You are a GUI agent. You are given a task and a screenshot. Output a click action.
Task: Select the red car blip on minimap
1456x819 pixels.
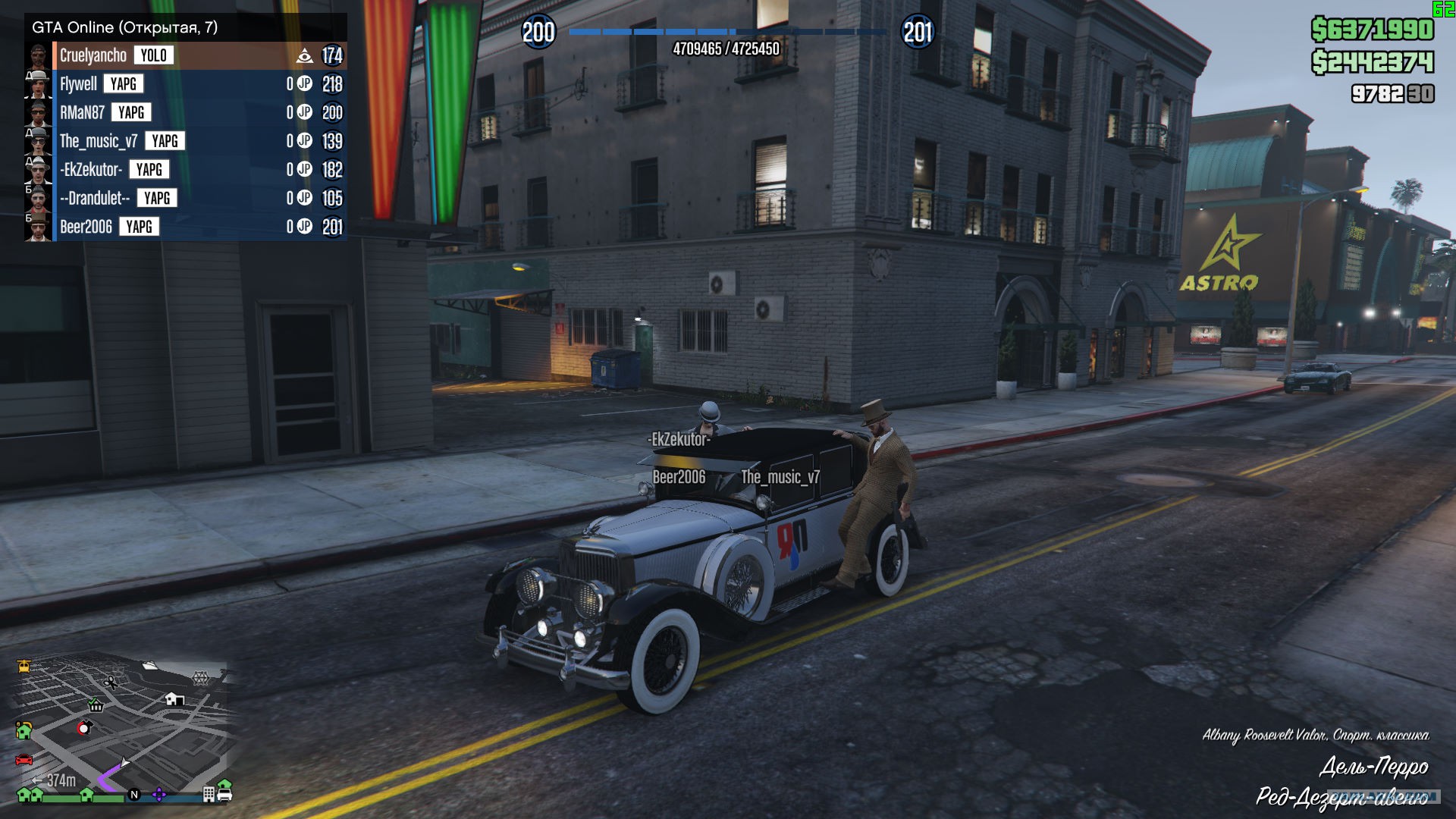point(24,759)
